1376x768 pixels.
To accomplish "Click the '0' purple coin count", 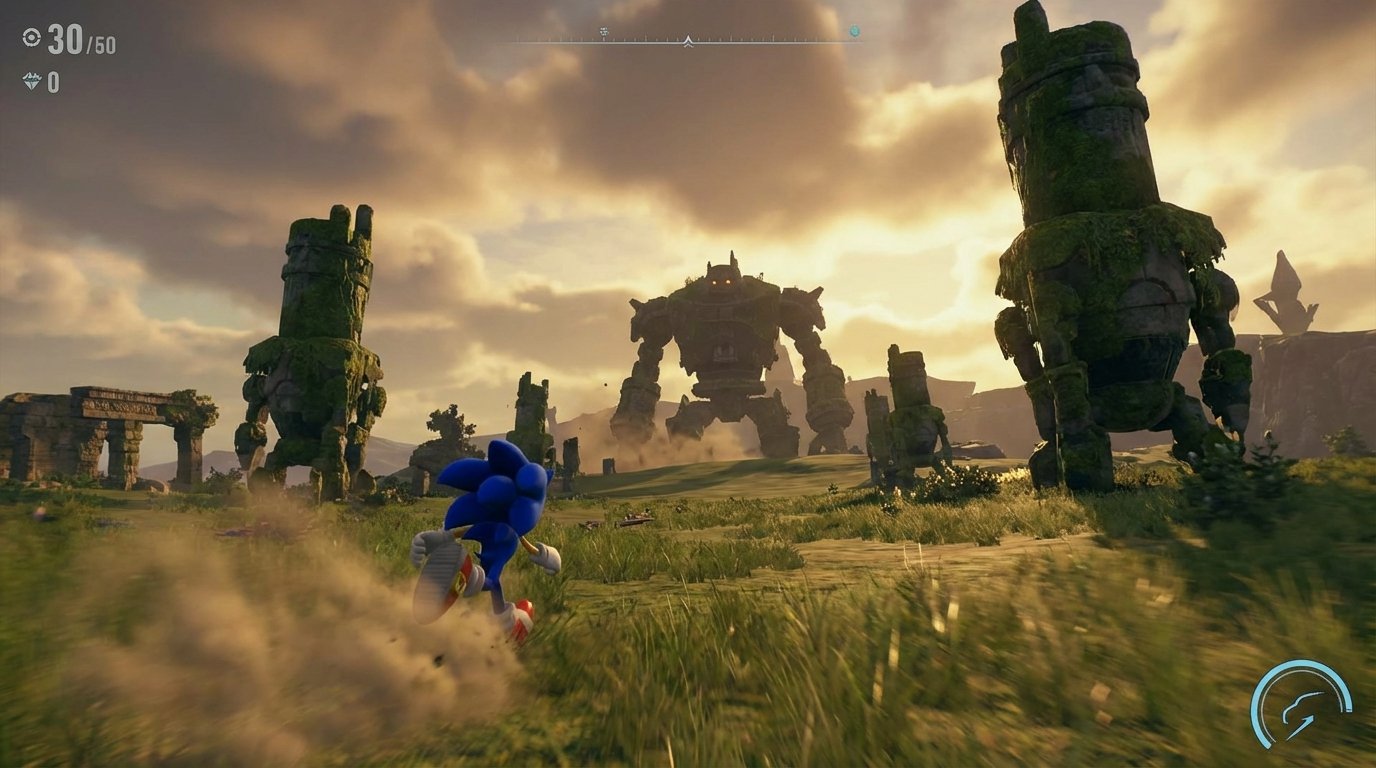I will [x=55, y=80].
